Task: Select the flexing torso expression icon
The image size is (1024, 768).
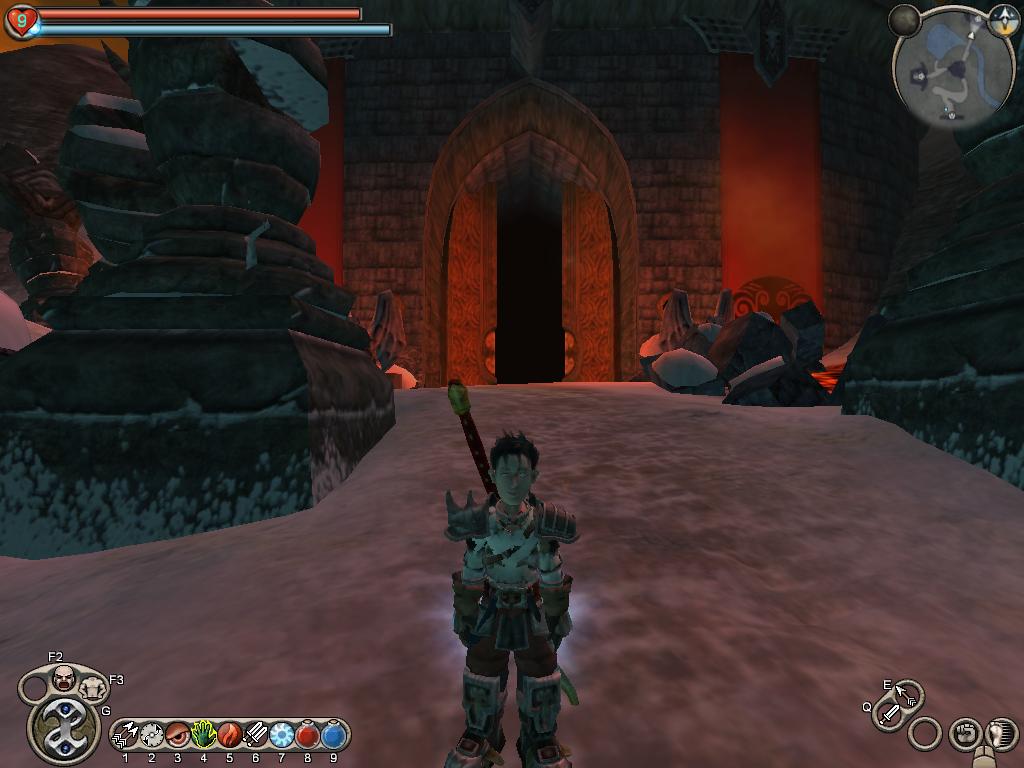Action: click(94, 687)
